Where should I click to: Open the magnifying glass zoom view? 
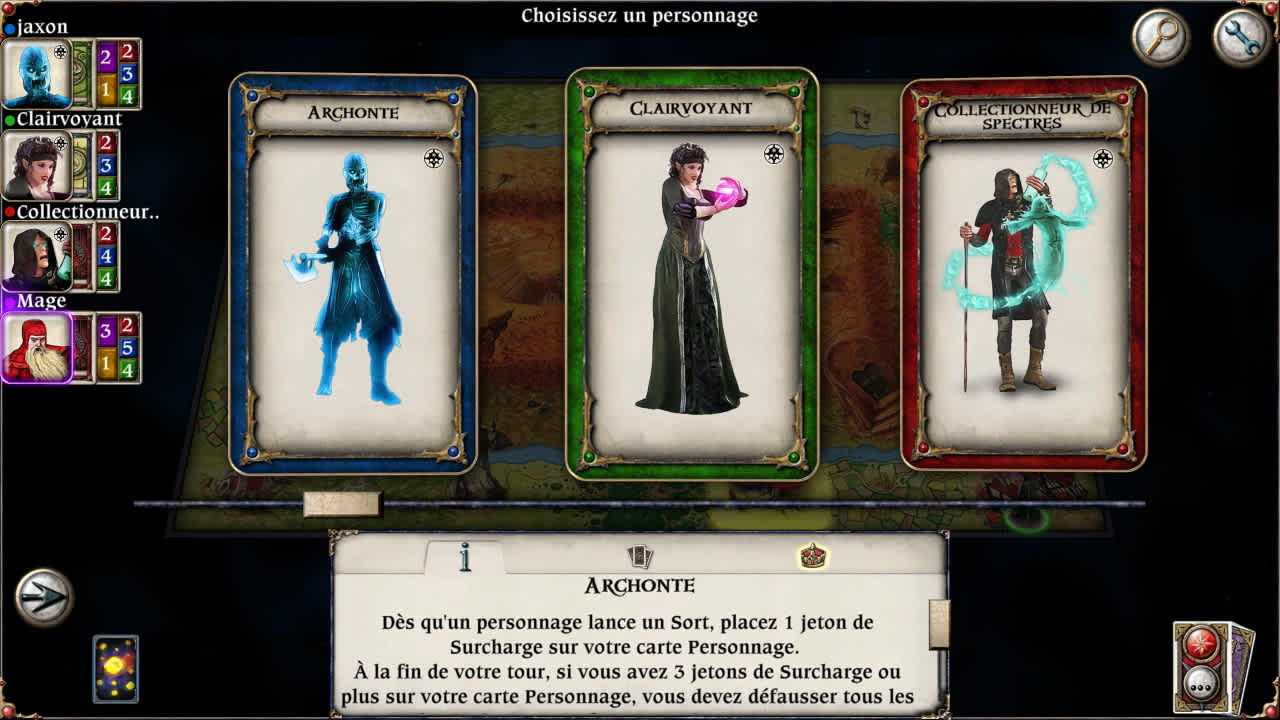tap(1161, 38)
